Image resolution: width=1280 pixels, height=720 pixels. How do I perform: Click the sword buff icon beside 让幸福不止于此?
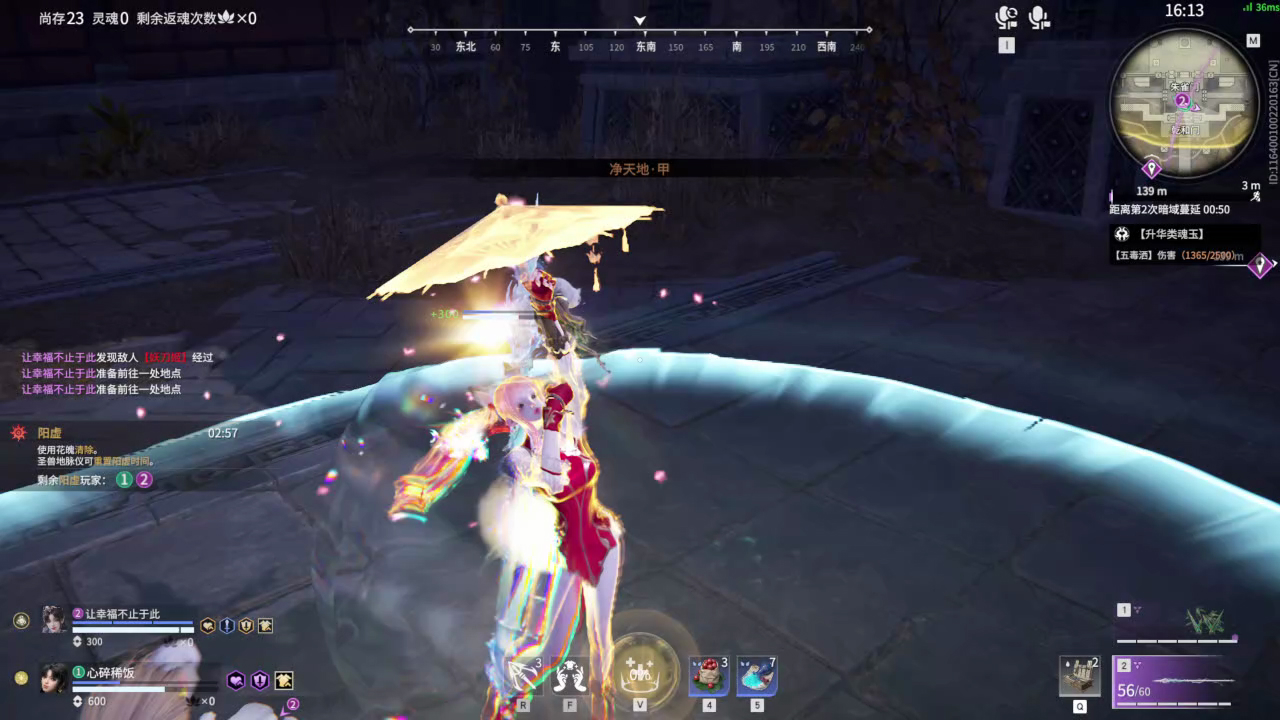pos(227,627)
